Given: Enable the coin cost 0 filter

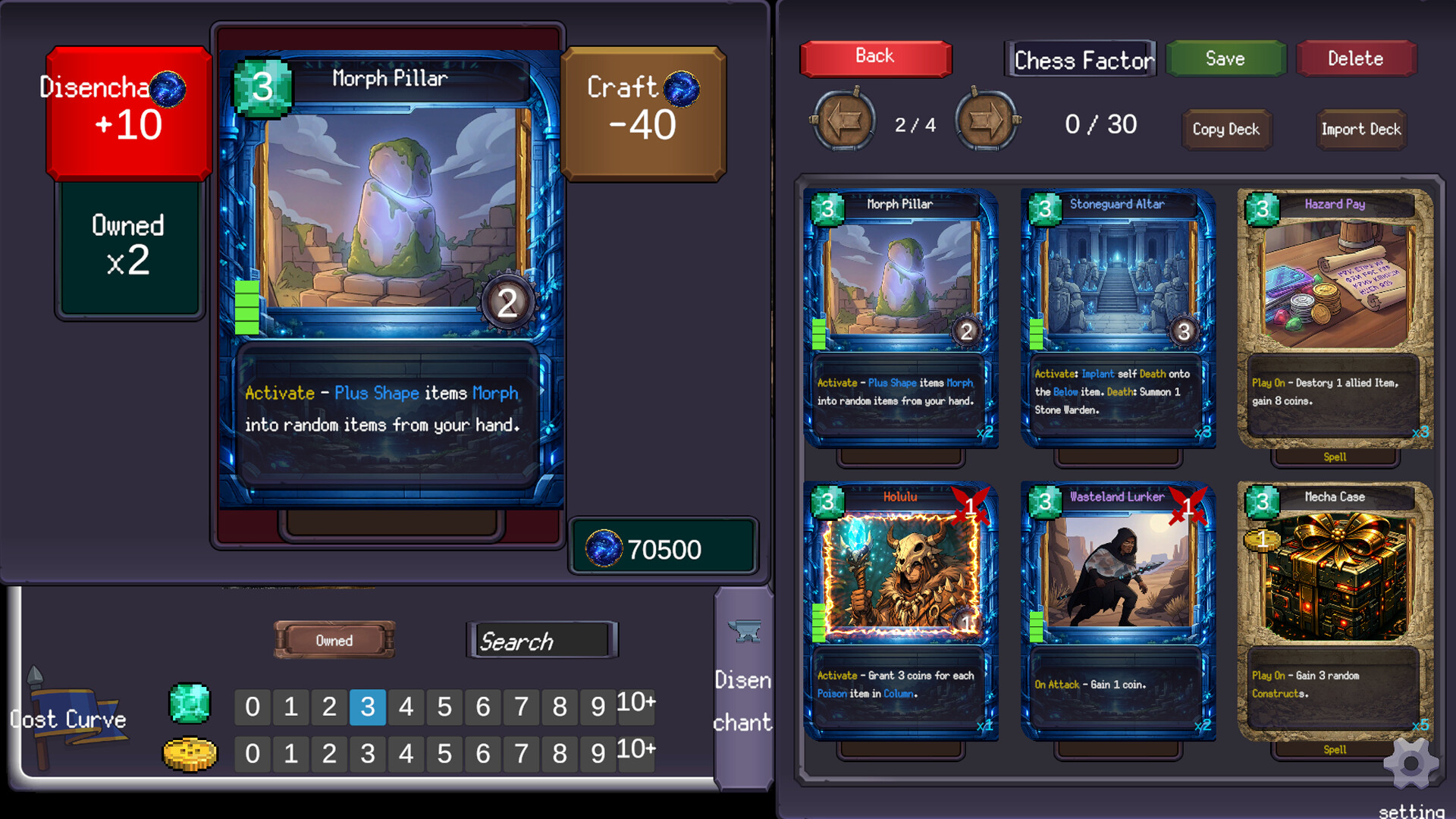Looking at the screenshot, I should [x=253, y=754].
